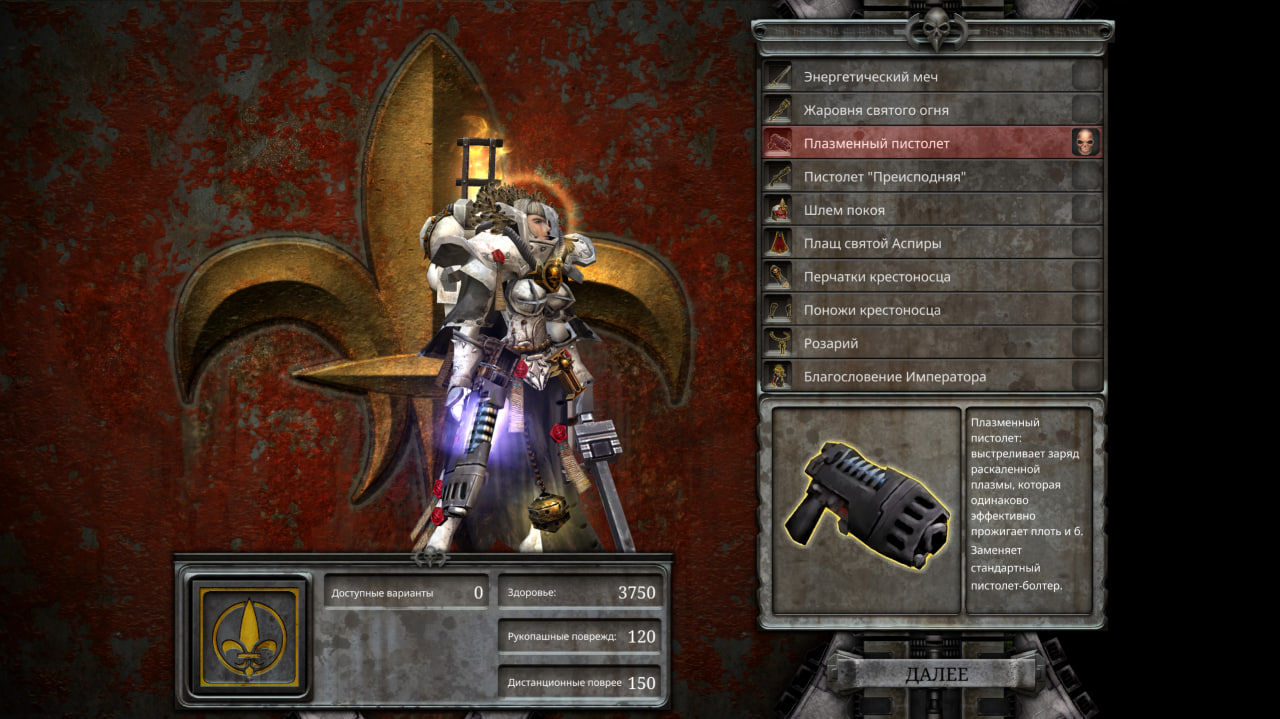Click the golden fleur-de-lis faction emblem
This screenshot has width=1280, height=719.
[x=249, y=637]
